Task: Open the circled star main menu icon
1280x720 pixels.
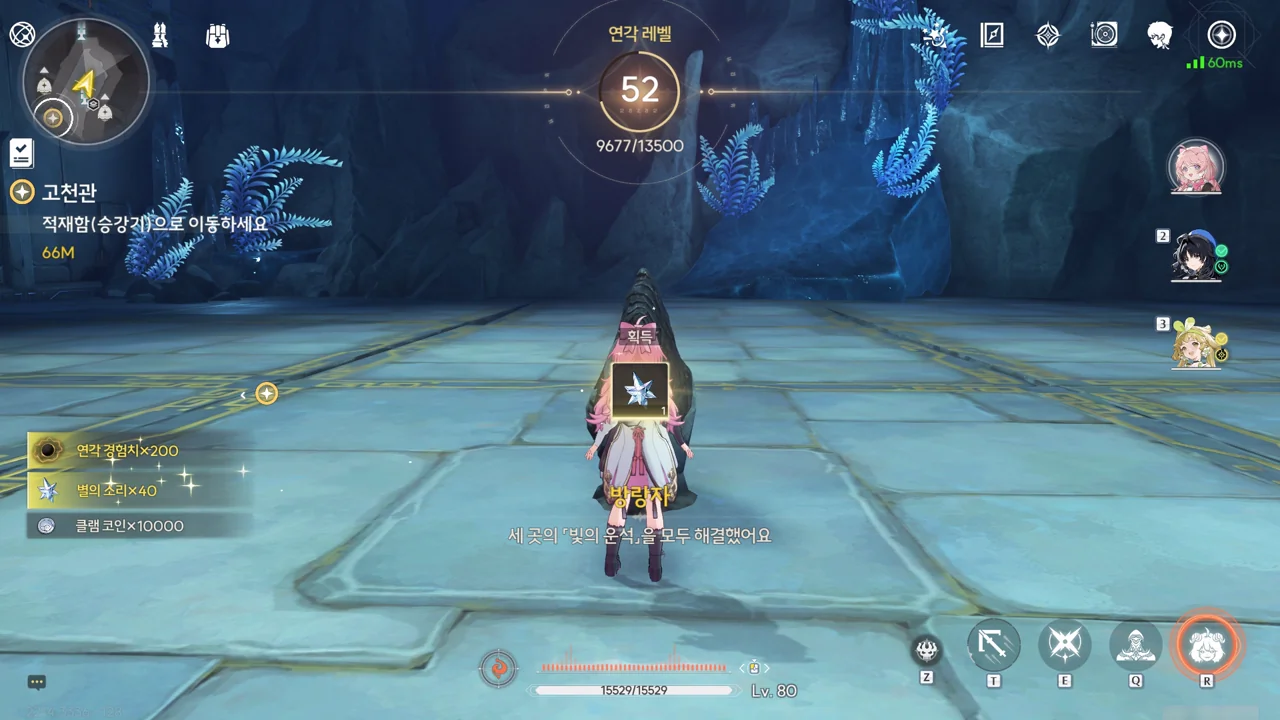Action: click(1221, 35)
